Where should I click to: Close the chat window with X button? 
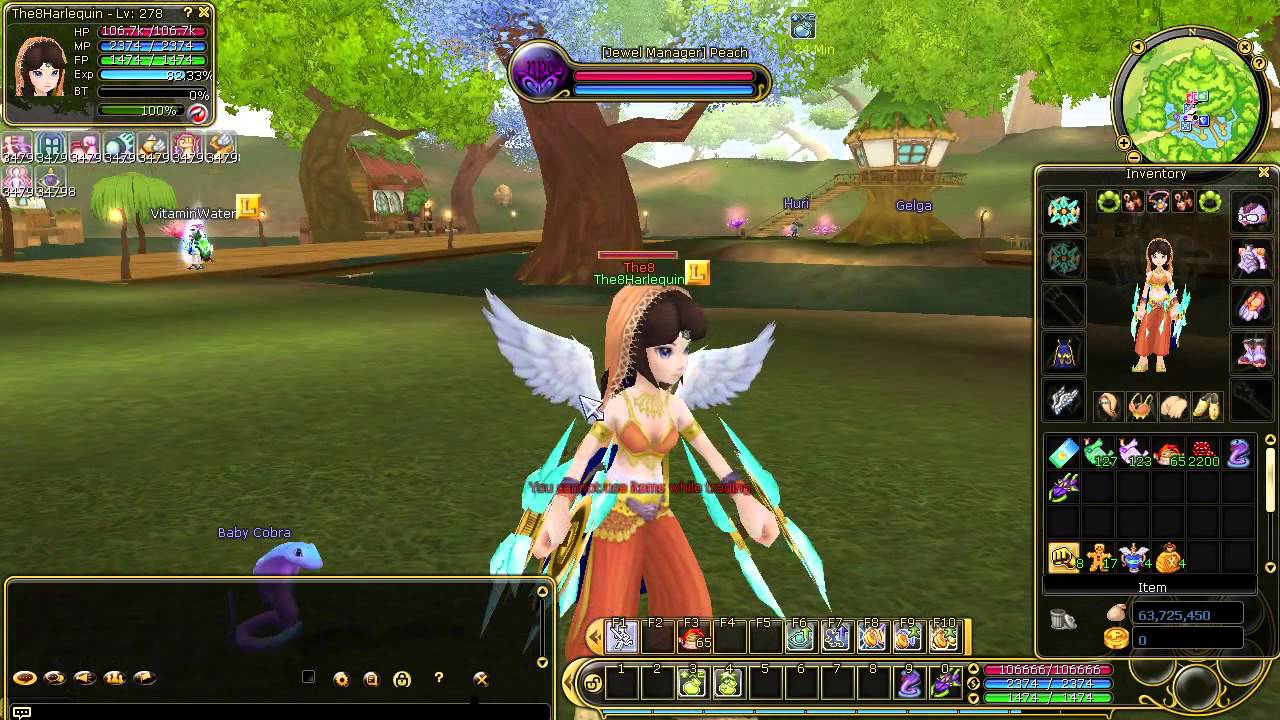click(x=481, y=679)
